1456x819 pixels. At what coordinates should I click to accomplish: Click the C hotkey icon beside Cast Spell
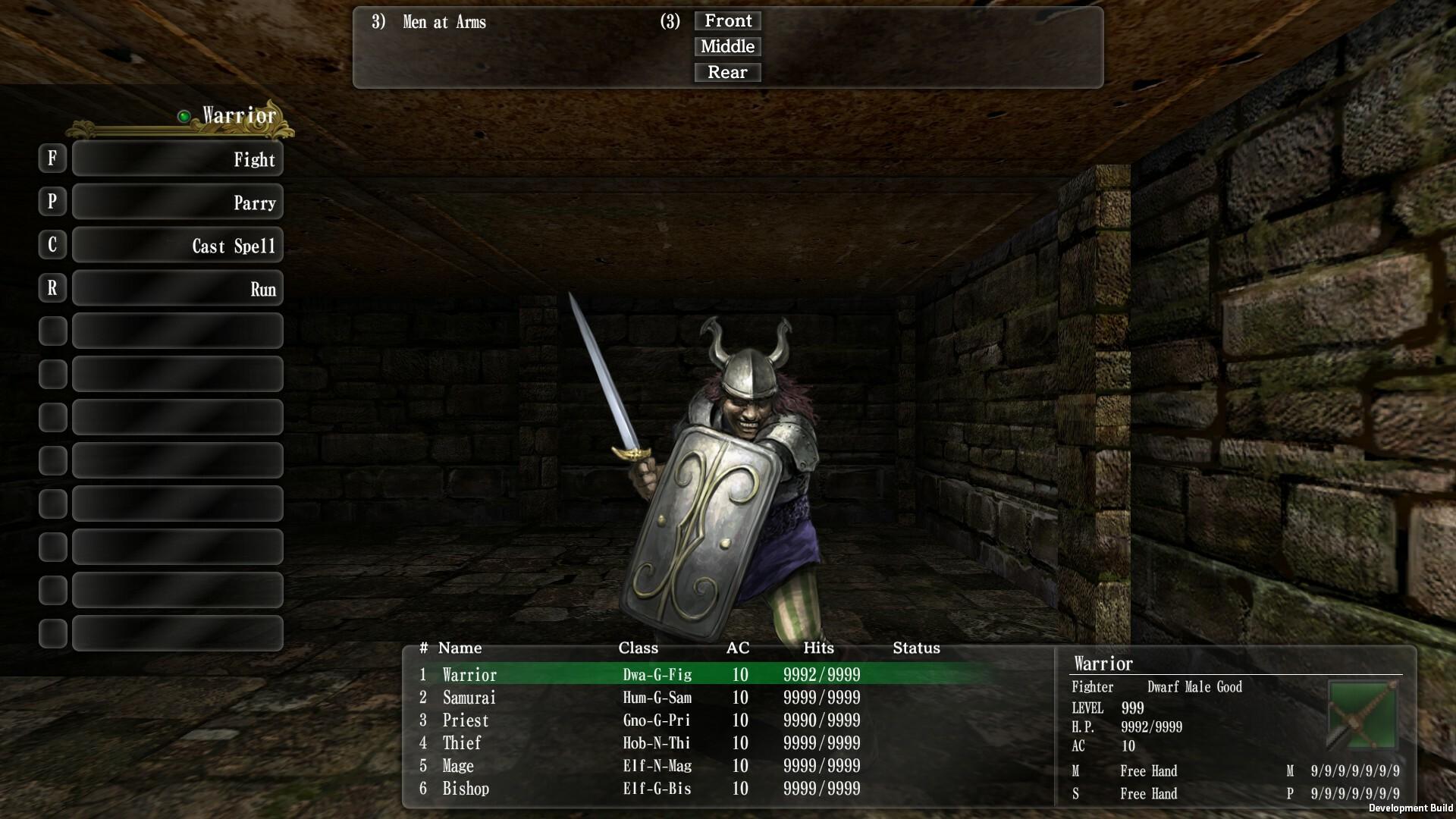[52, 245]
